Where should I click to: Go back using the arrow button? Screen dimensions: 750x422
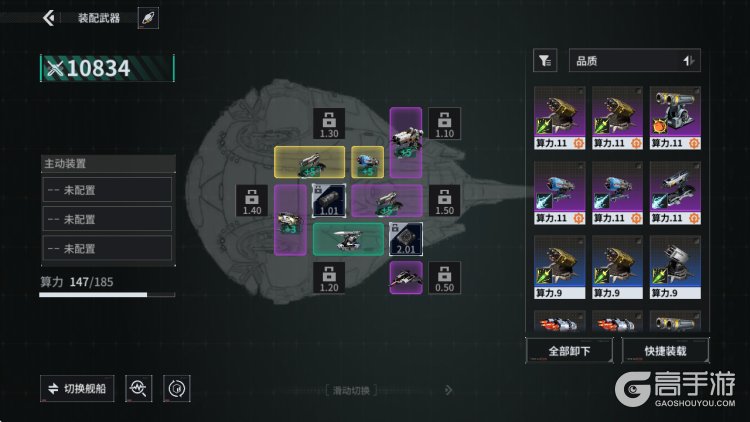point(49,18)
